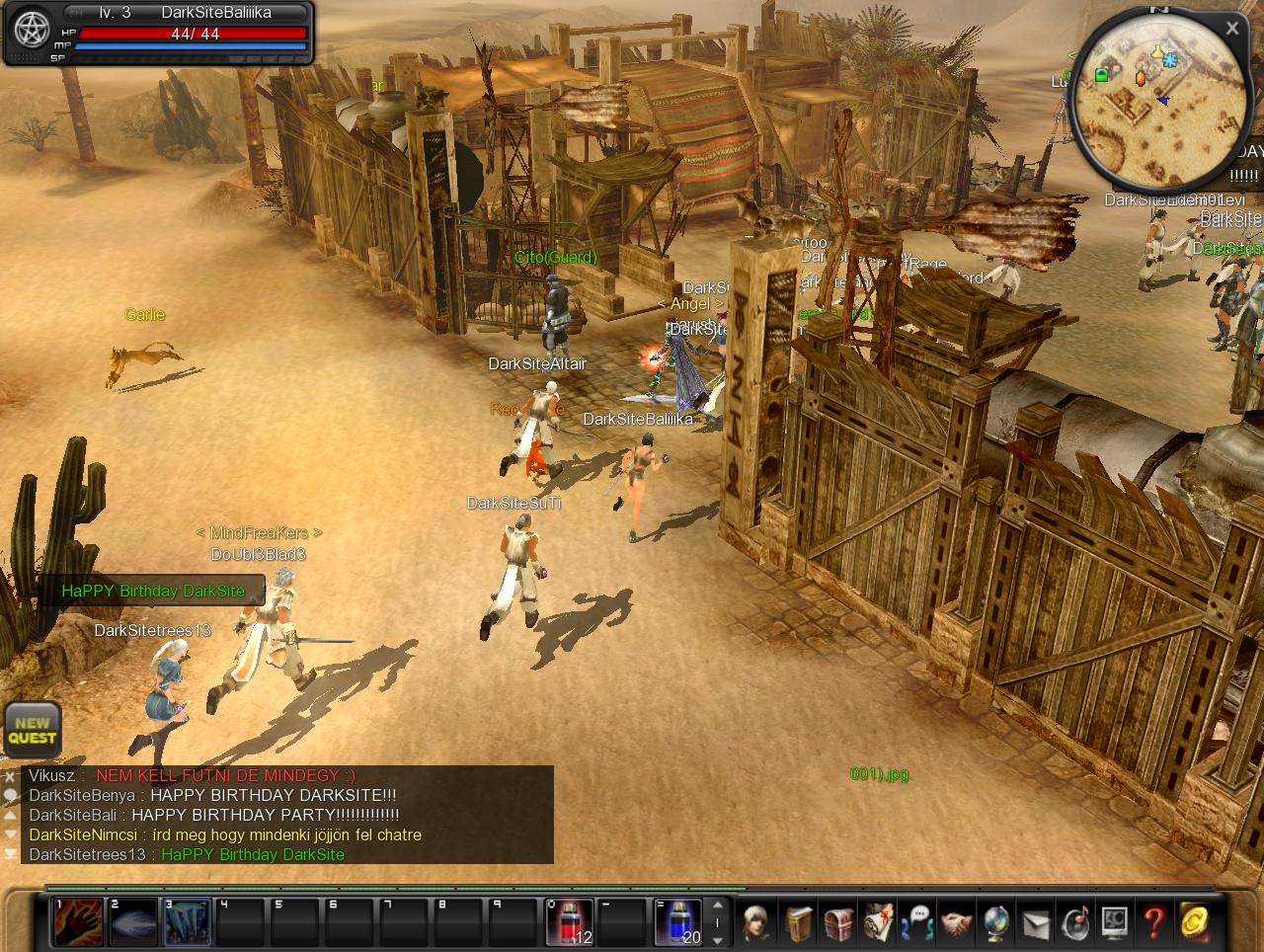Open the inventory treasure chest icon
The height and width of the screenshot is (952, 1264).
[x=838, y=923]
